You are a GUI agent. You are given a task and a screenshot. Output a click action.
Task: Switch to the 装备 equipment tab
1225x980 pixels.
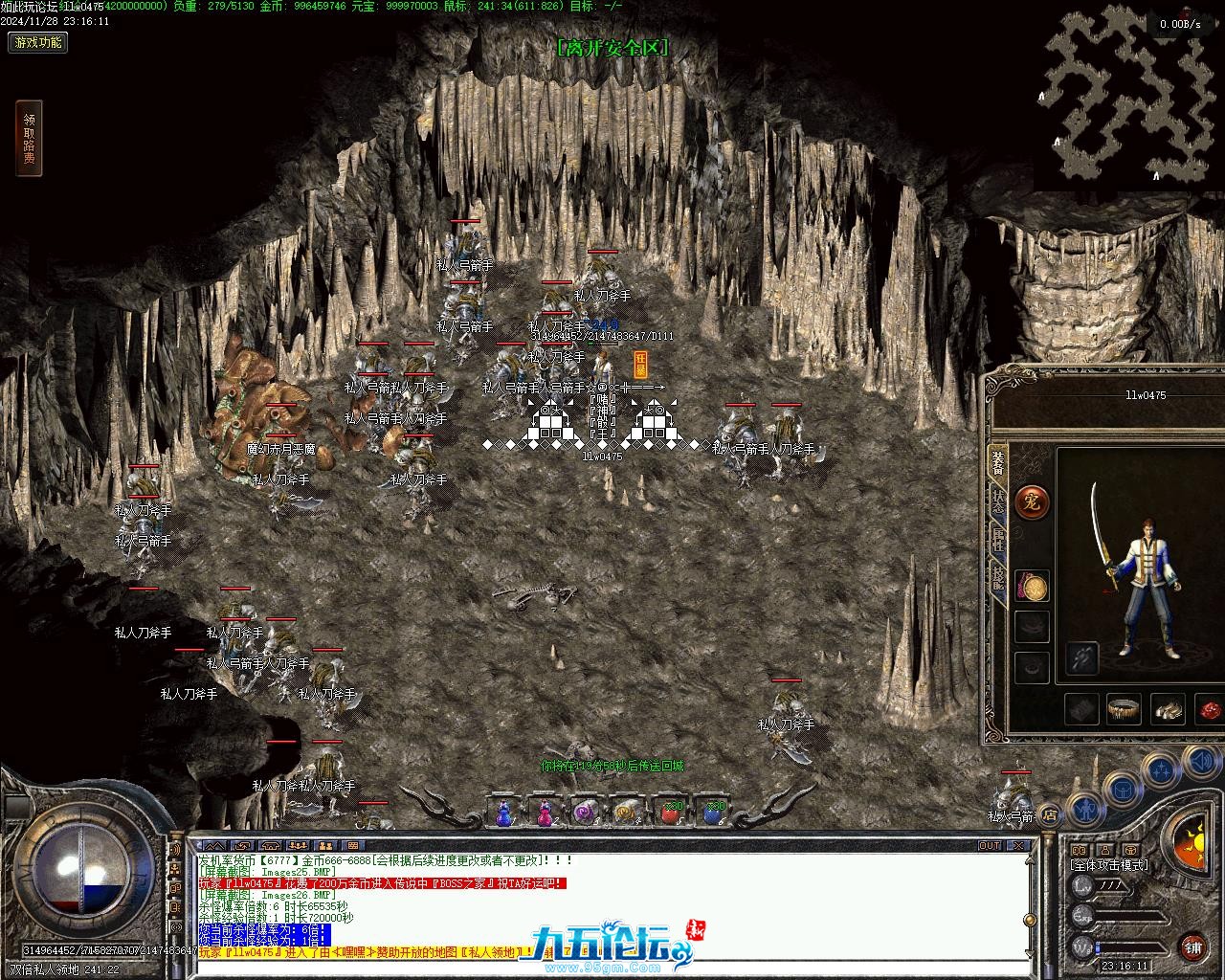point(997,462)
